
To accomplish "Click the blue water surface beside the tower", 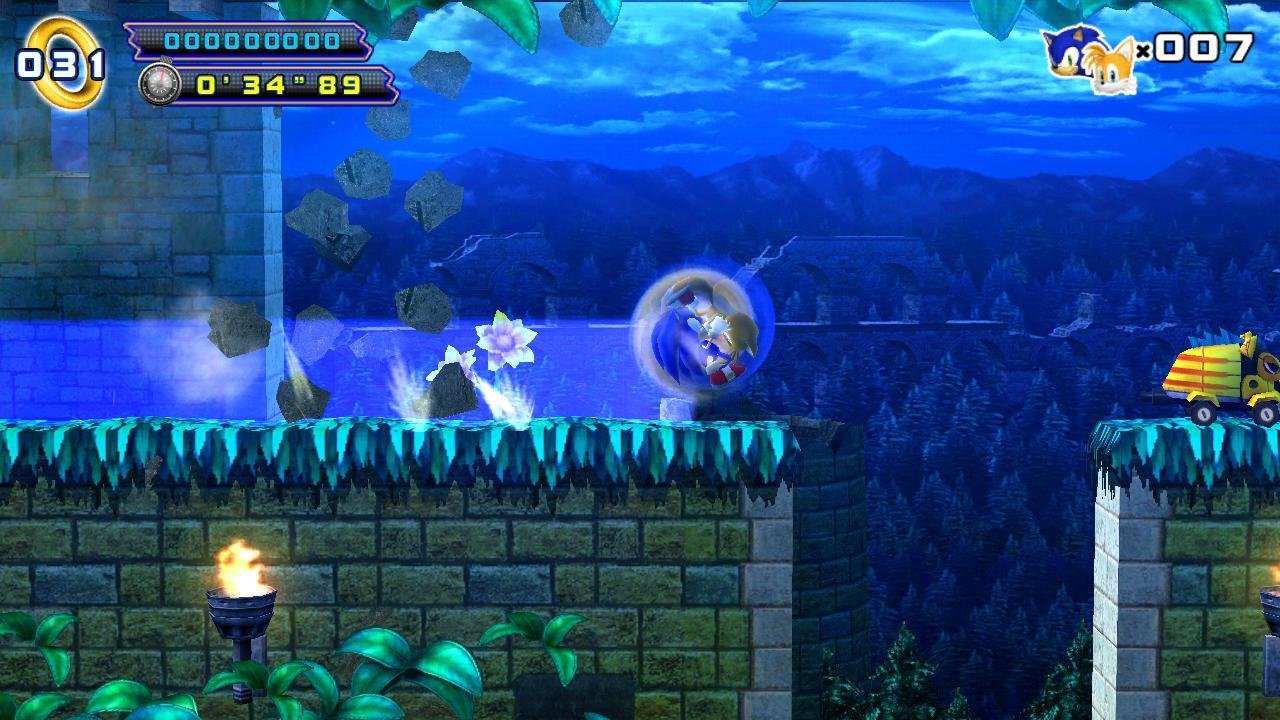I will coord(100,370).
